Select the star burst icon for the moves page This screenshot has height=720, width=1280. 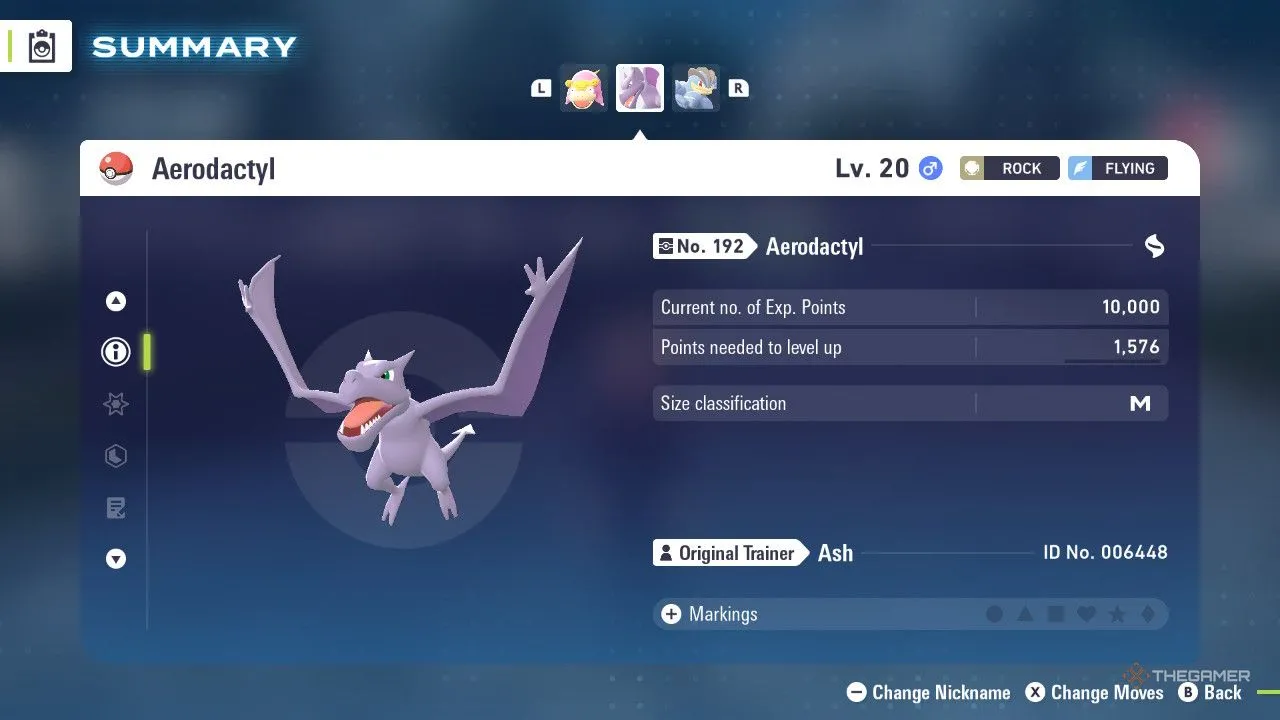(115, 404)
